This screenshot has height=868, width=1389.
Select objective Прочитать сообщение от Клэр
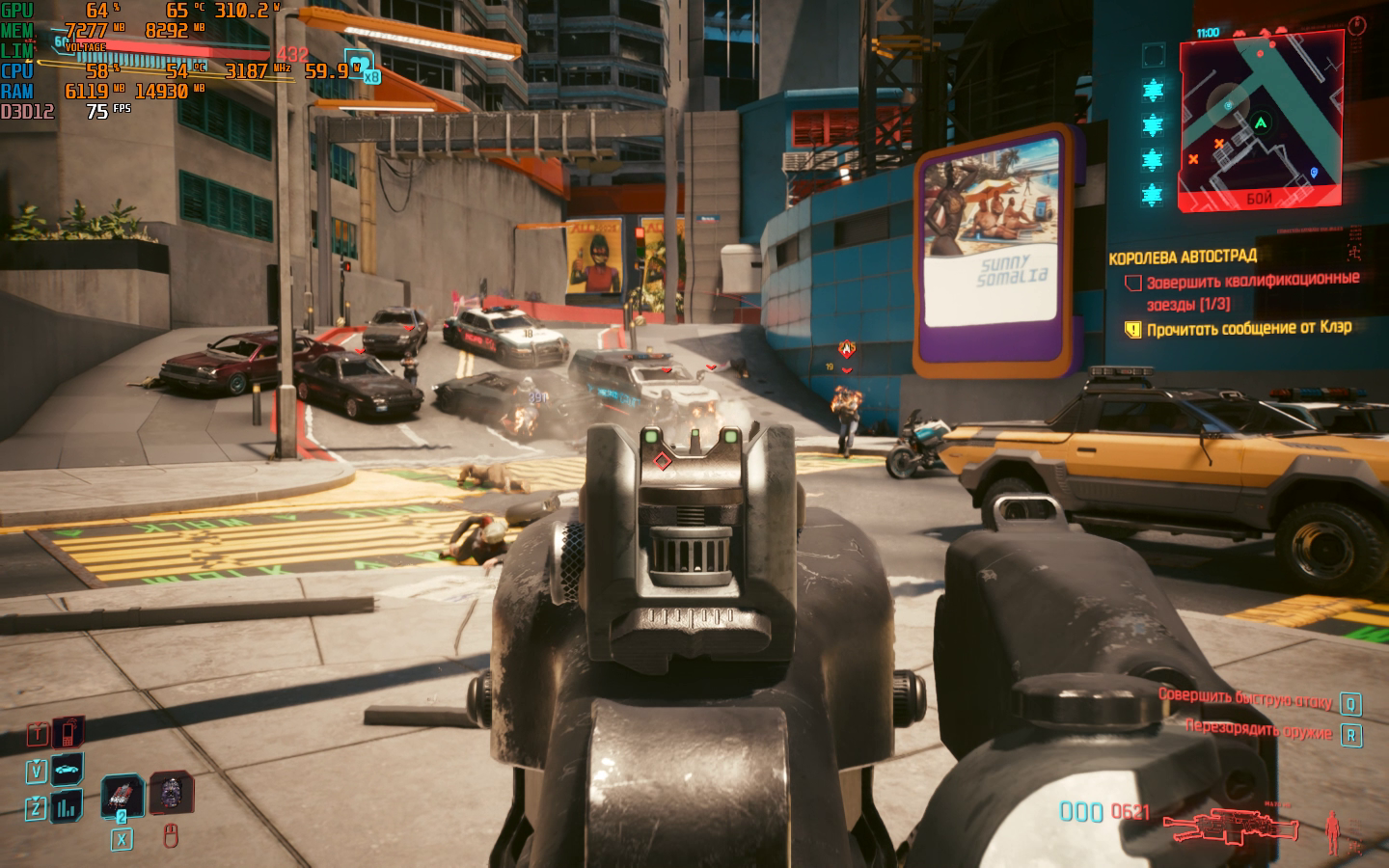[x=1248, y=329]
